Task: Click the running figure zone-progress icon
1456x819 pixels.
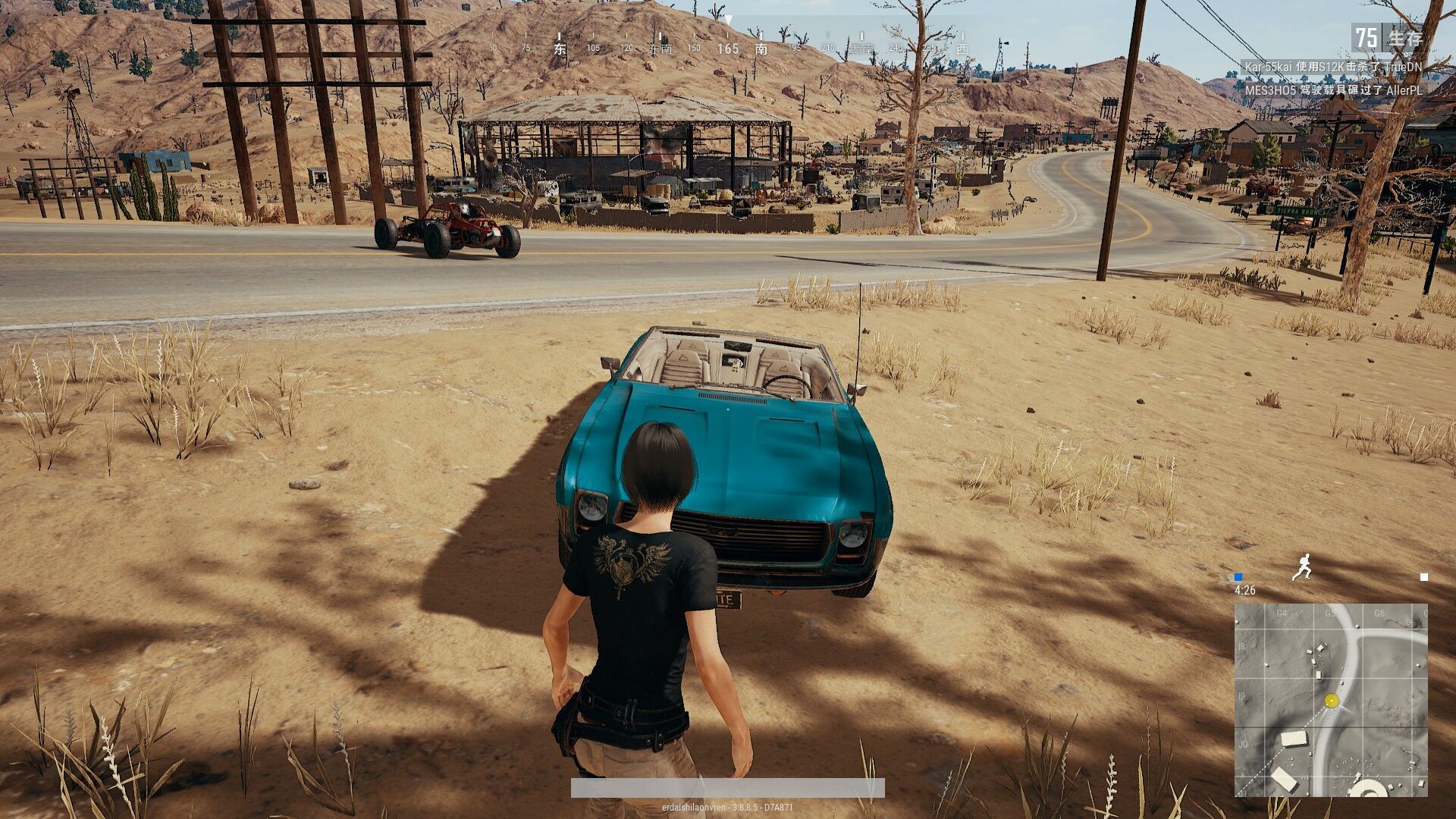Action: (1302, 567)
